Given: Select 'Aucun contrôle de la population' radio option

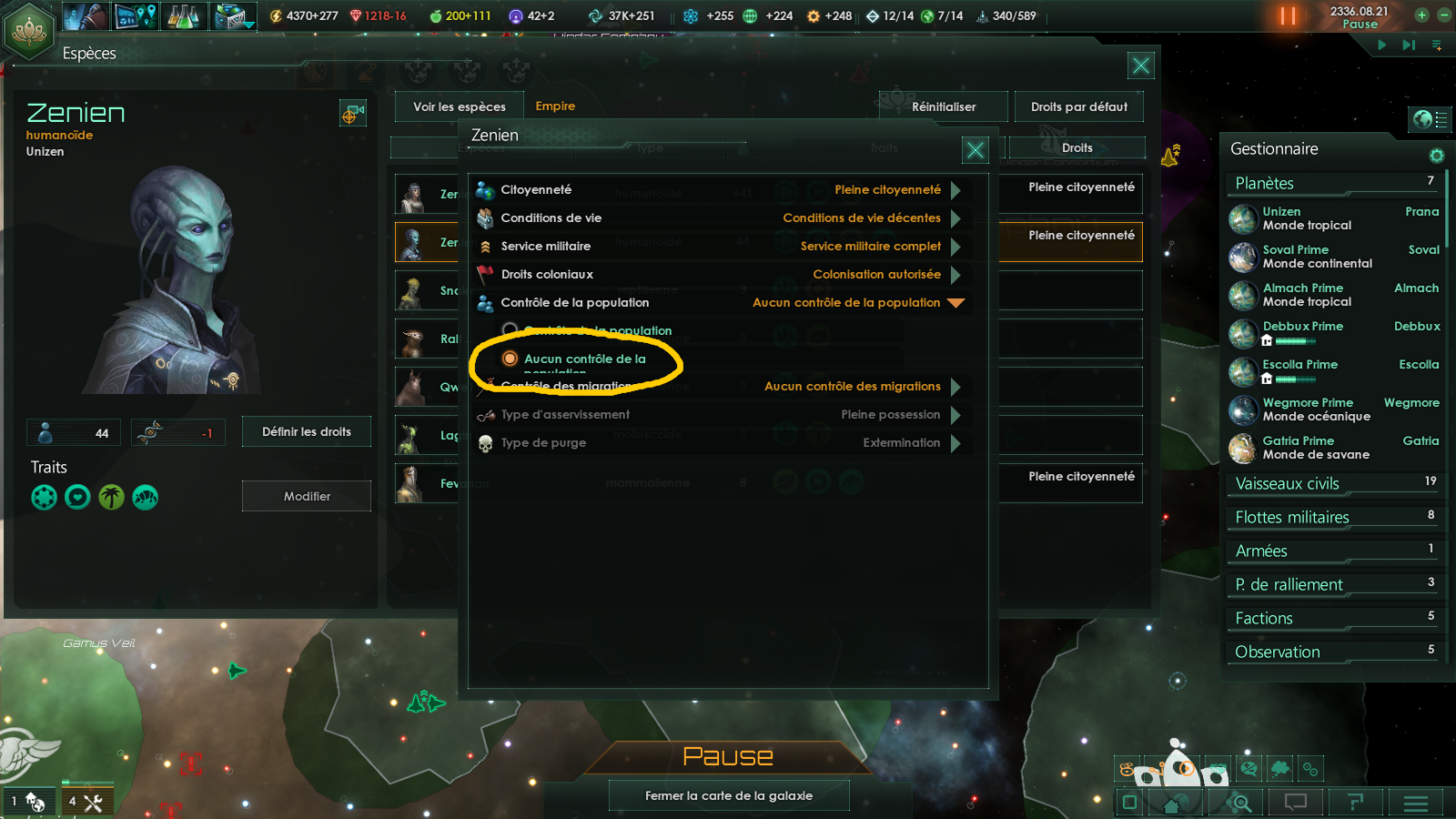Looking at the screenshot, I should [510, 359].
